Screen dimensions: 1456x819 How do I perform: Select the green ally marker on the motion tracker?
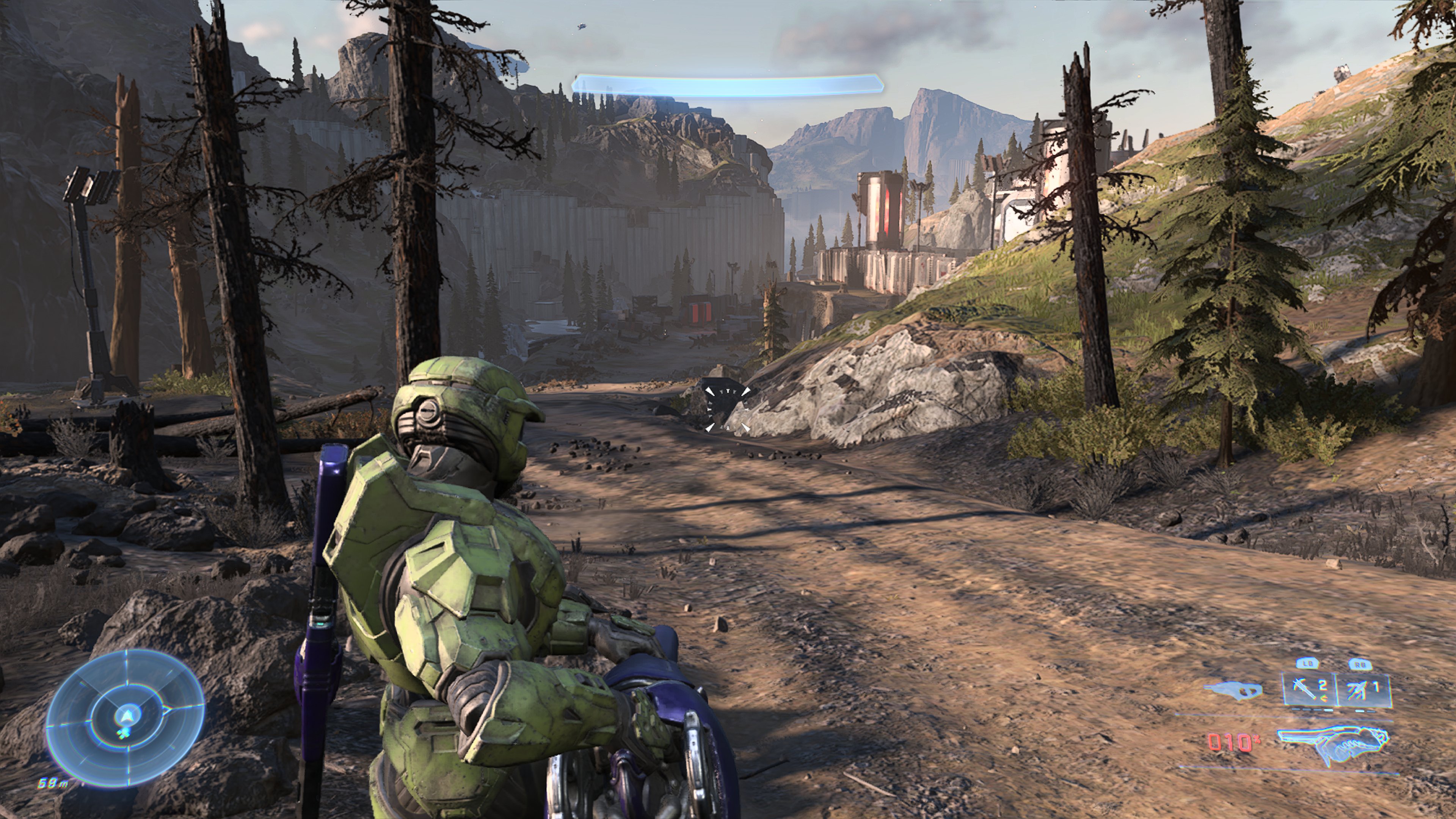click(x=123, y=734)
